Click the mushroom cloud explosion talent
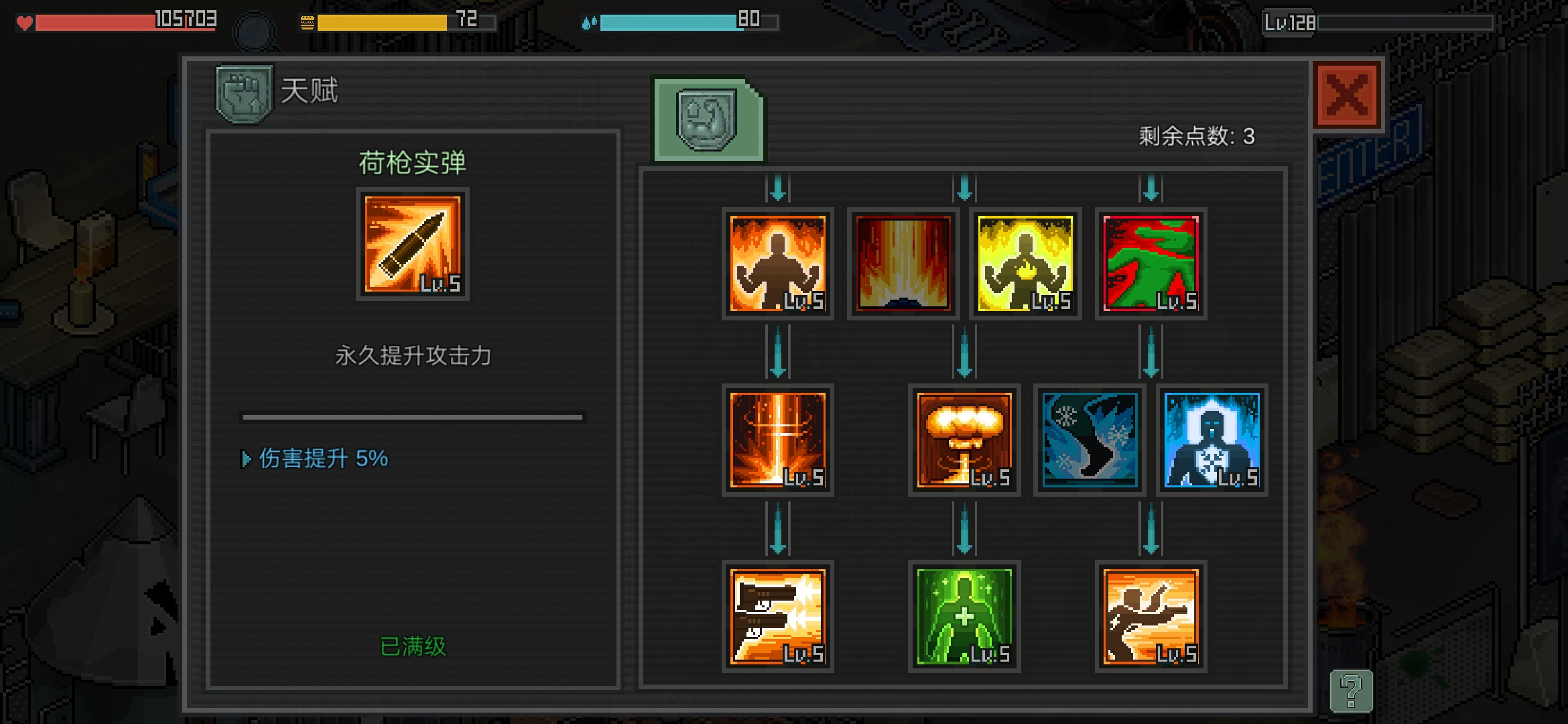The image size is (1568, 724). point(965,440)
